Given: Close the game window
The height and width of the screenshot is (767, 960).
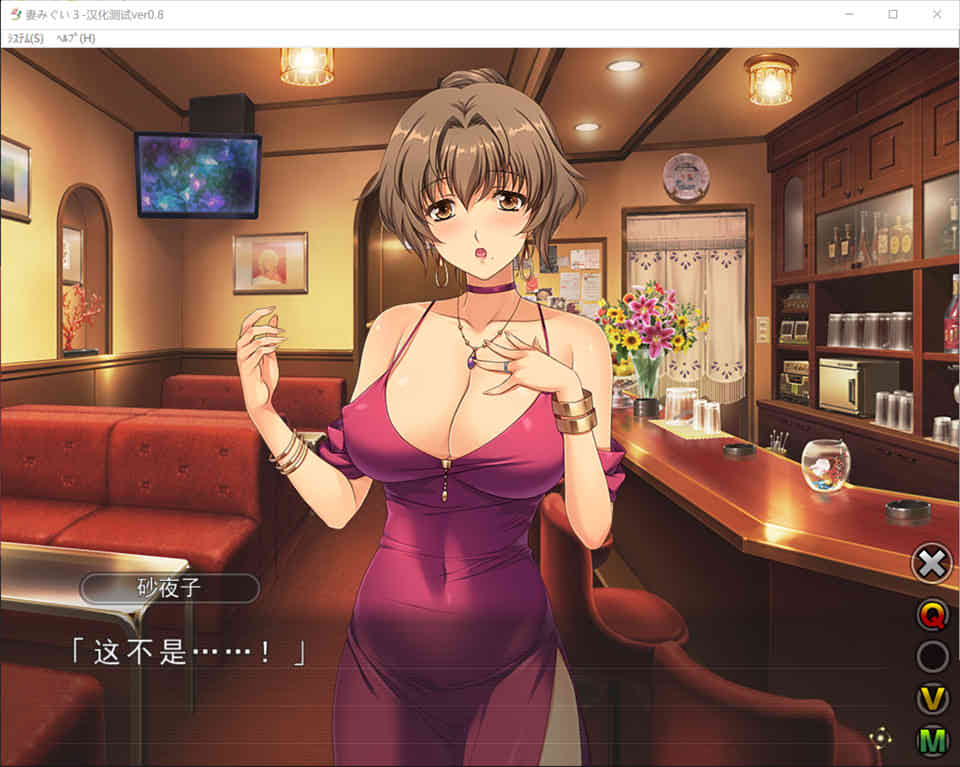Looking at the screenshot, I should (x=937, y=14).
